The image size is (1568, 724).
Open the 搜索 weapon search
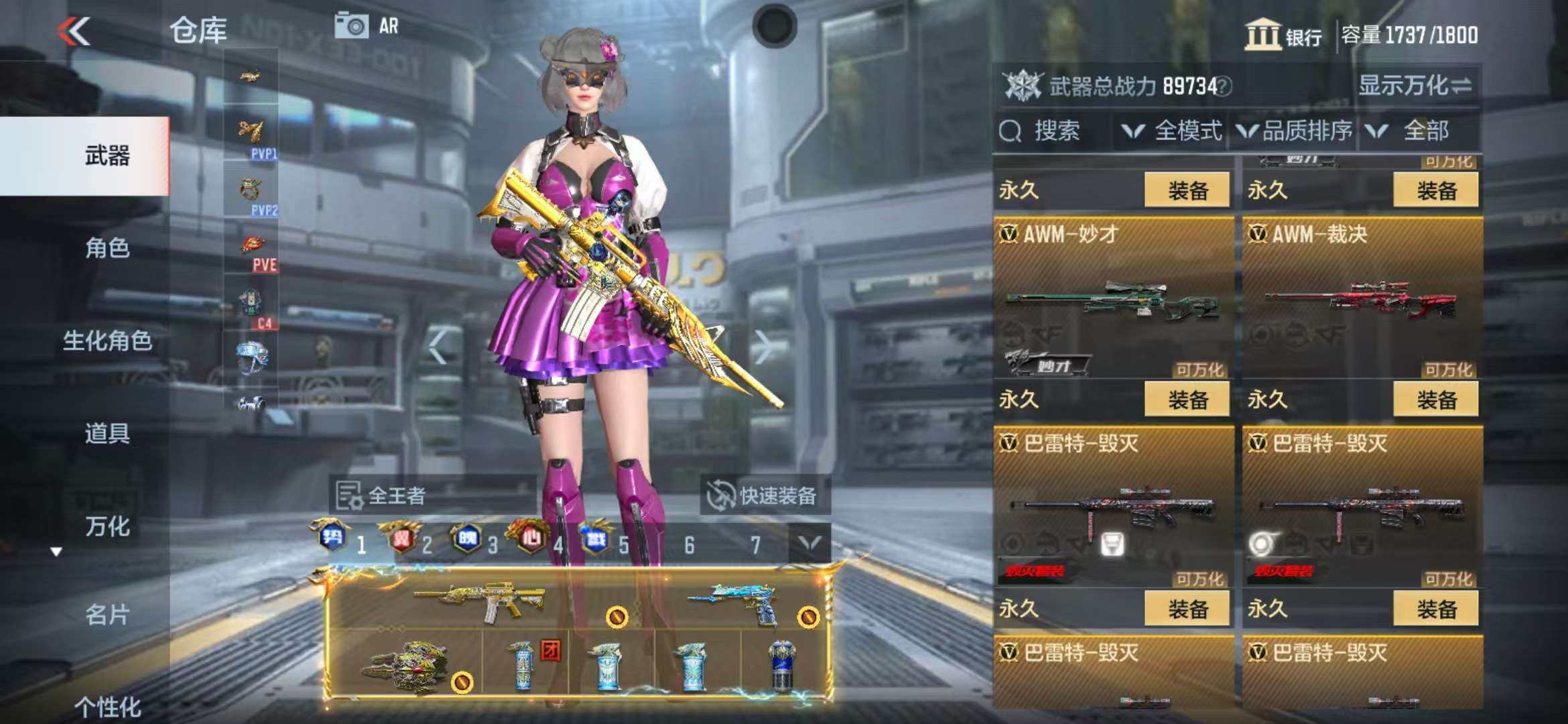click(x=1042, y=131)
